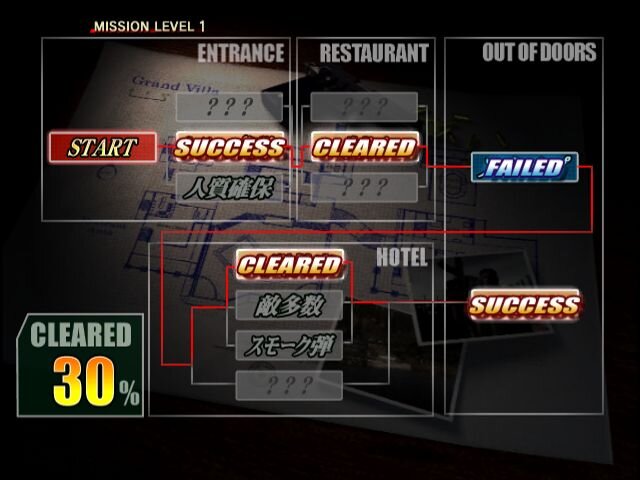
Task: Click the ??? node in the Hotel section
Action: tap(290, 385)
